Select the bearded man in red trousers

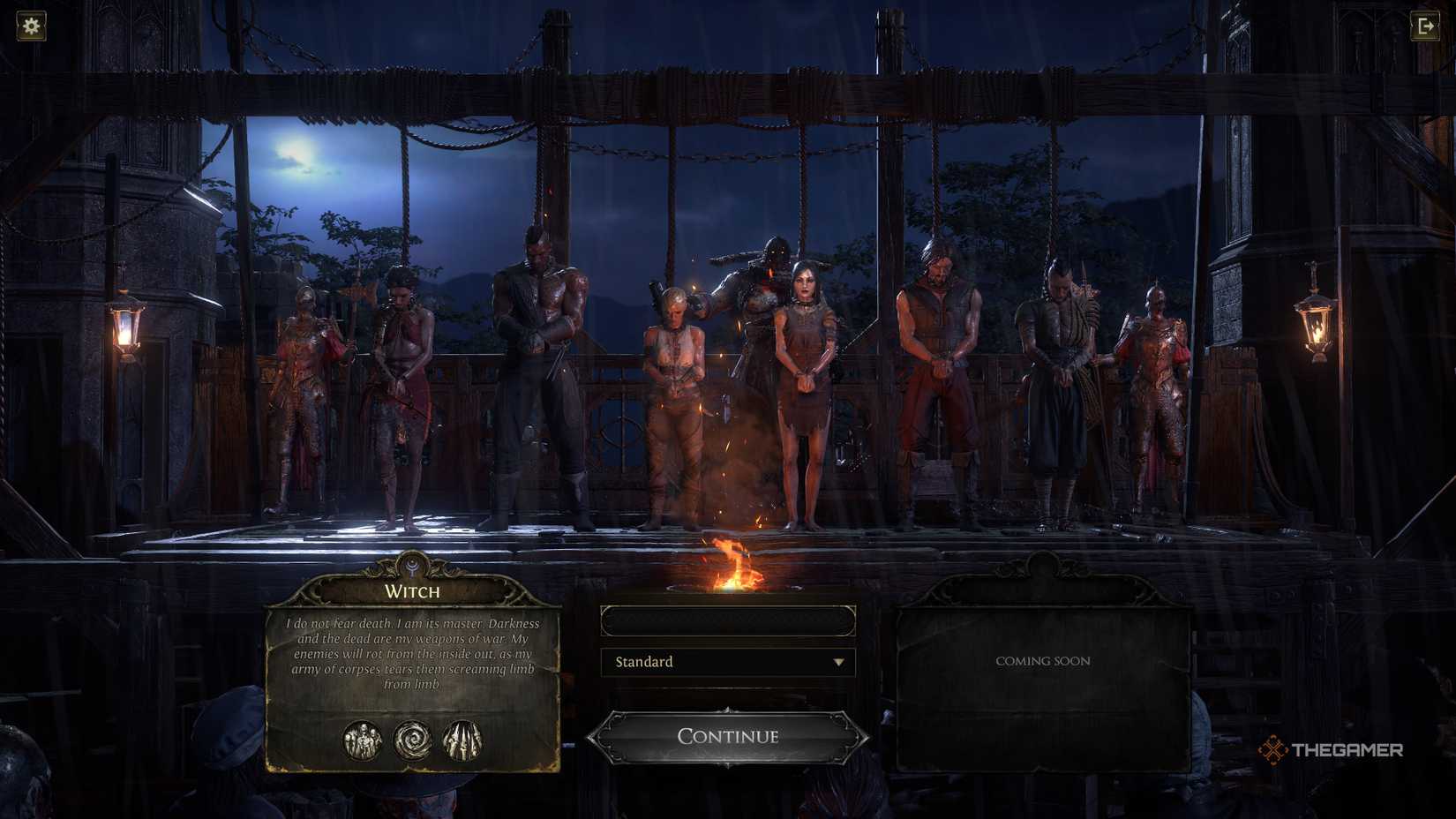click(938, 379)
